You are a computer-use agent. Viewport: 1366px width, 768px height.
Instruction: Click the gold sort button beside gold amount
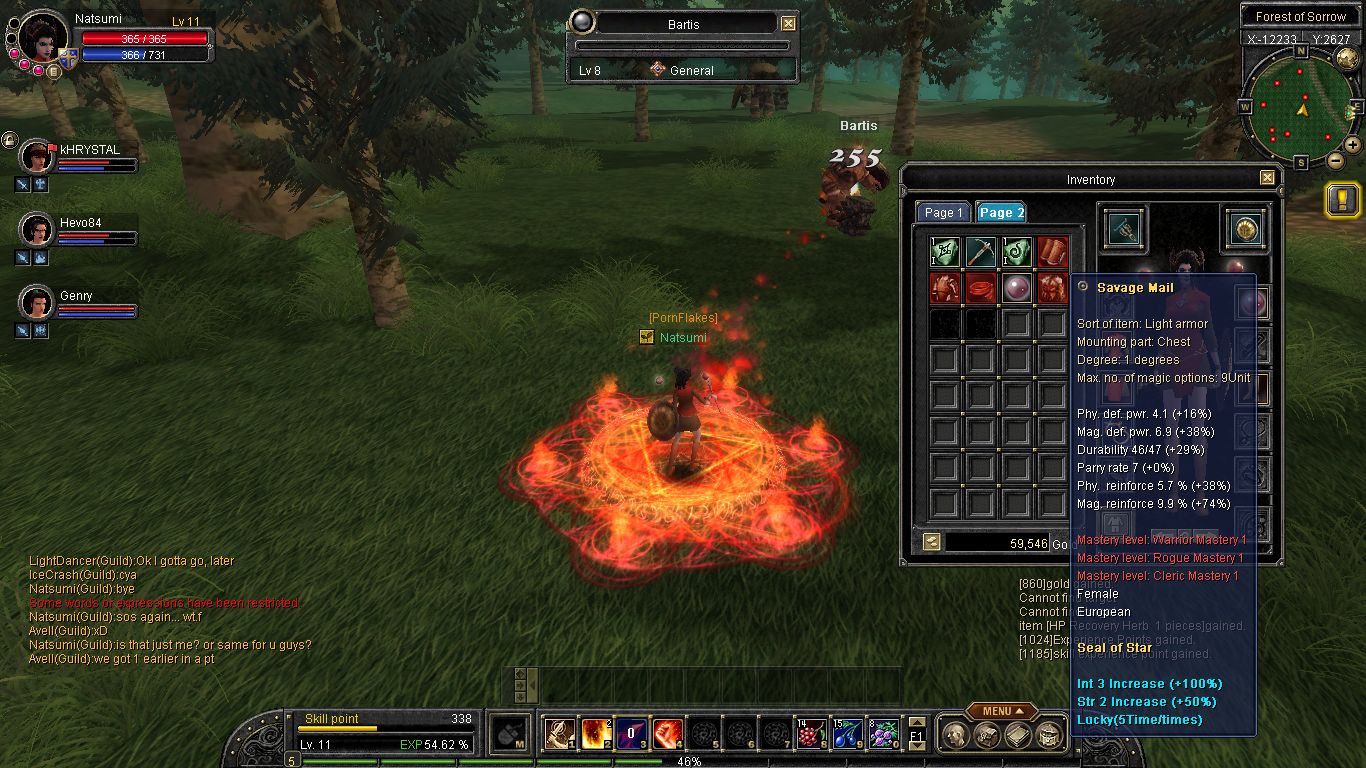[x=931, y=542]
